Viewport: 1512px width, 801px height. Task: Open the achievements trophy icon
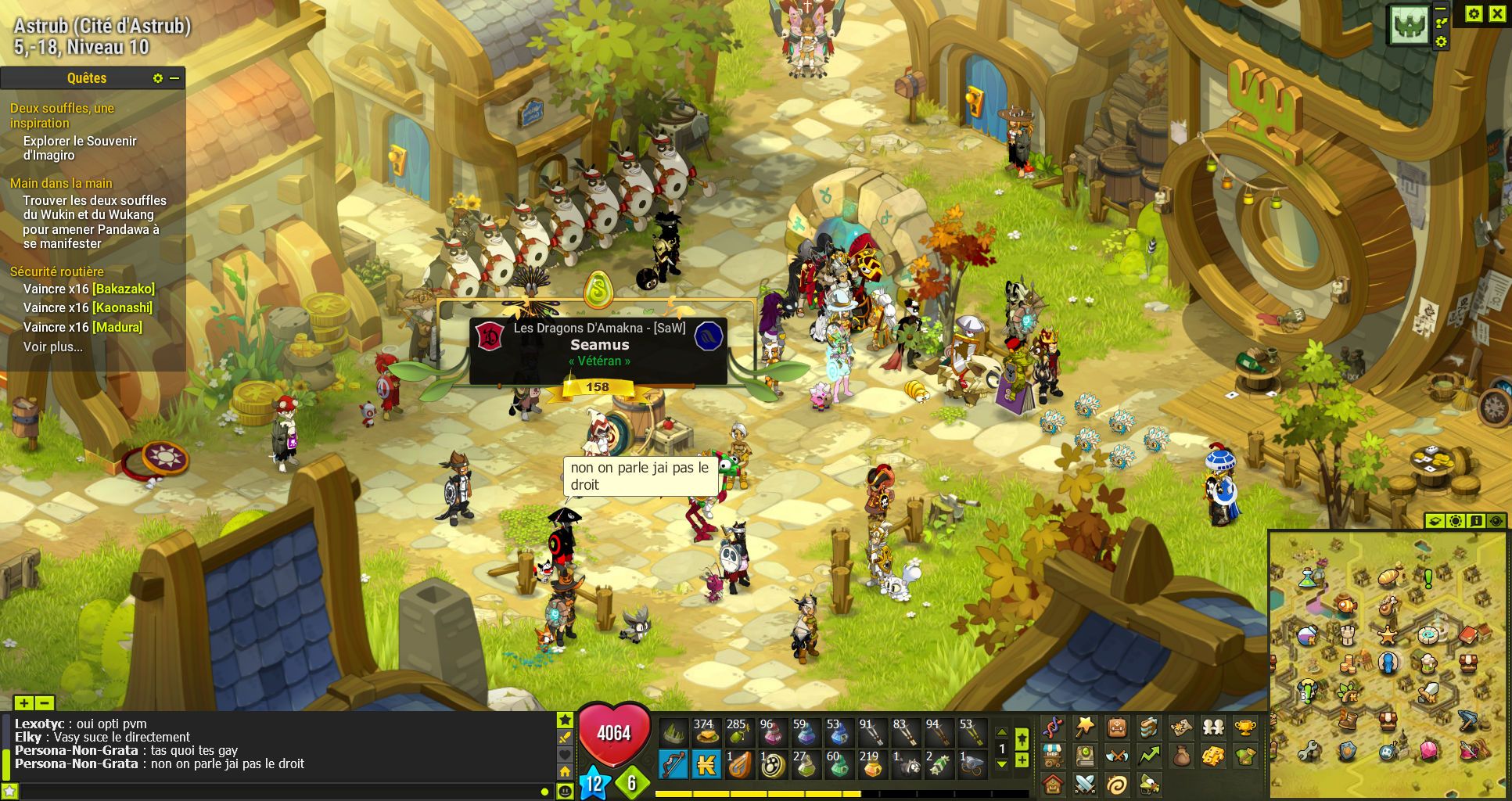click(x=1246, y=728)
